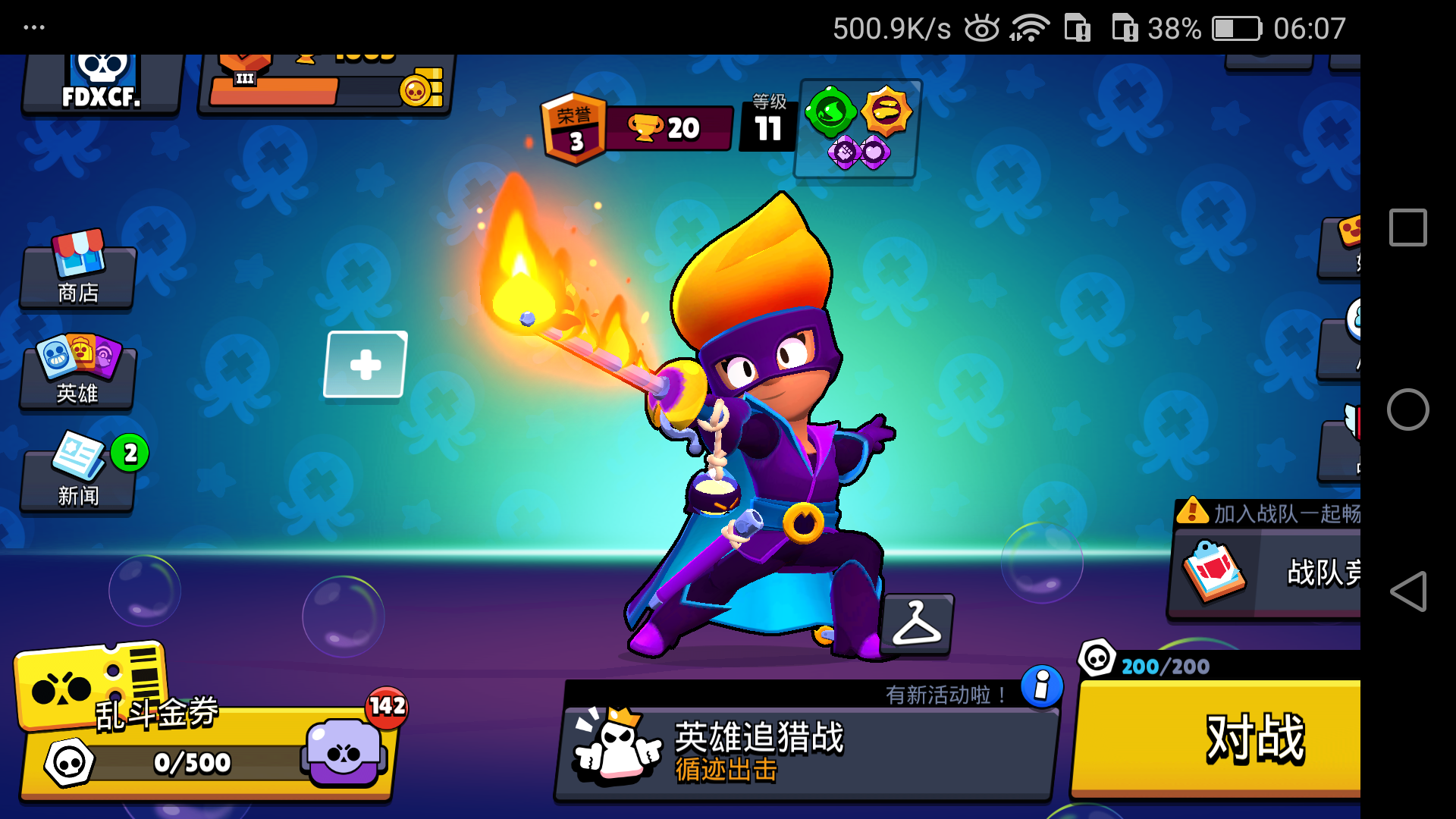
Task: Open skin selection via the hanger icon
Action: [x=918, y=624]
